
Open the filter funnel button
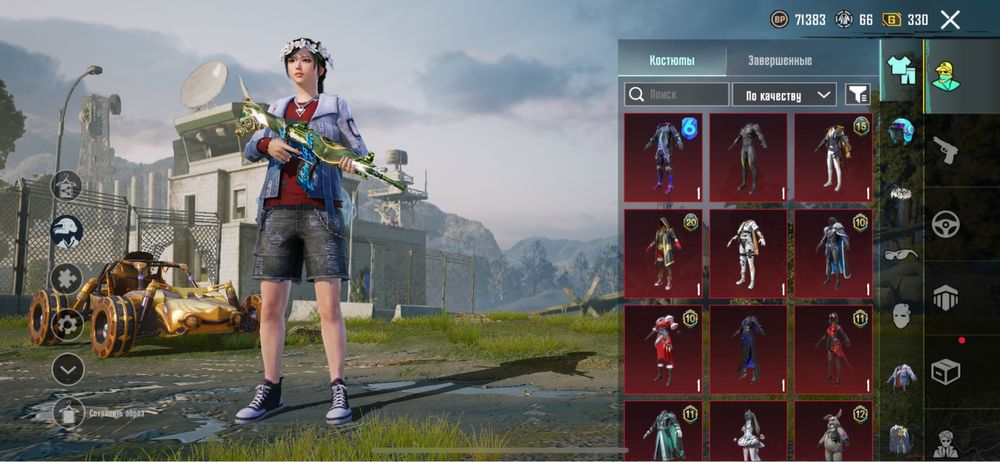857,94
